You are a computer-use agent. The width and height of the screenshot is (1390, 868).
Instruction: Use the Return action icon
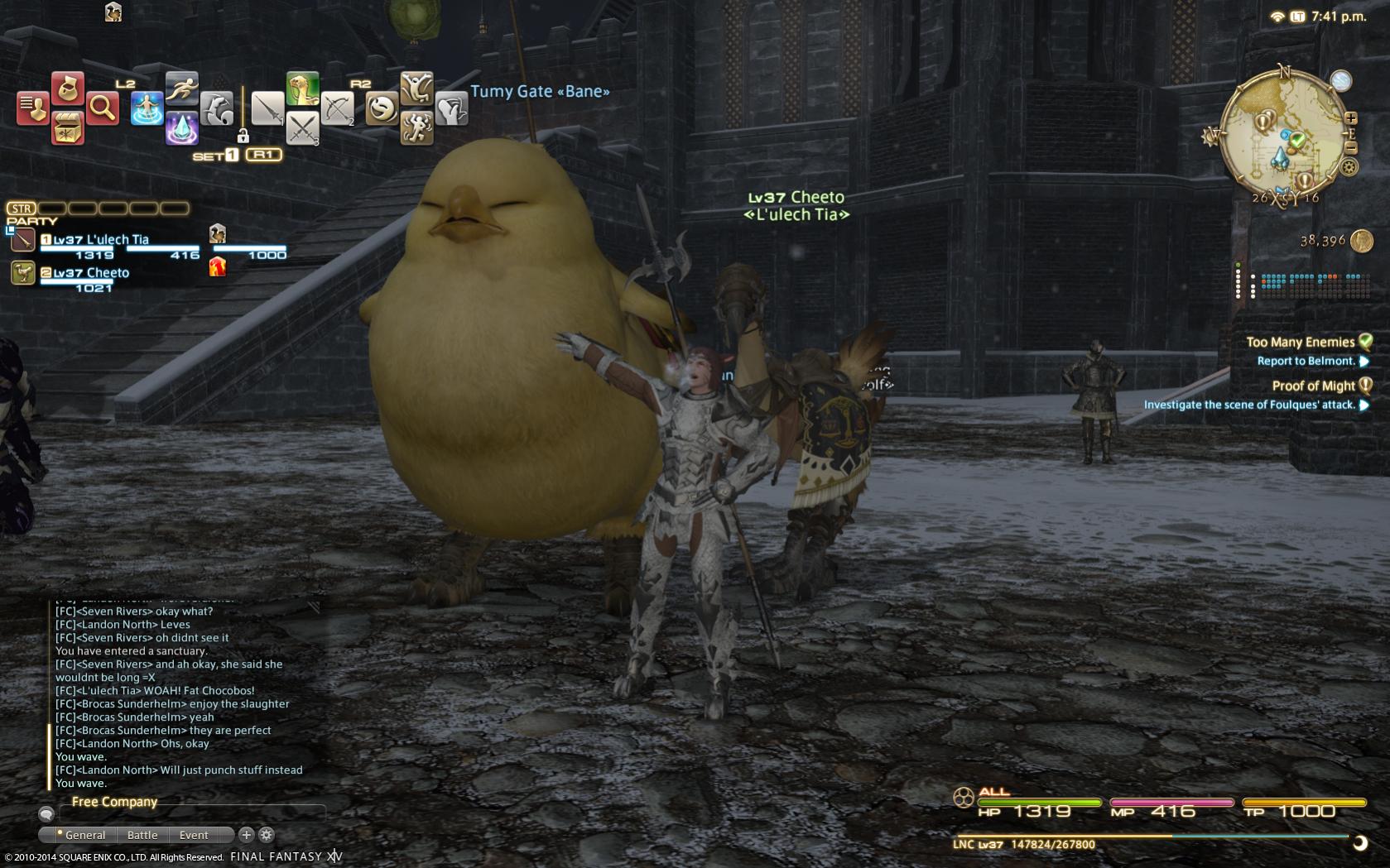tap(147, 108)
